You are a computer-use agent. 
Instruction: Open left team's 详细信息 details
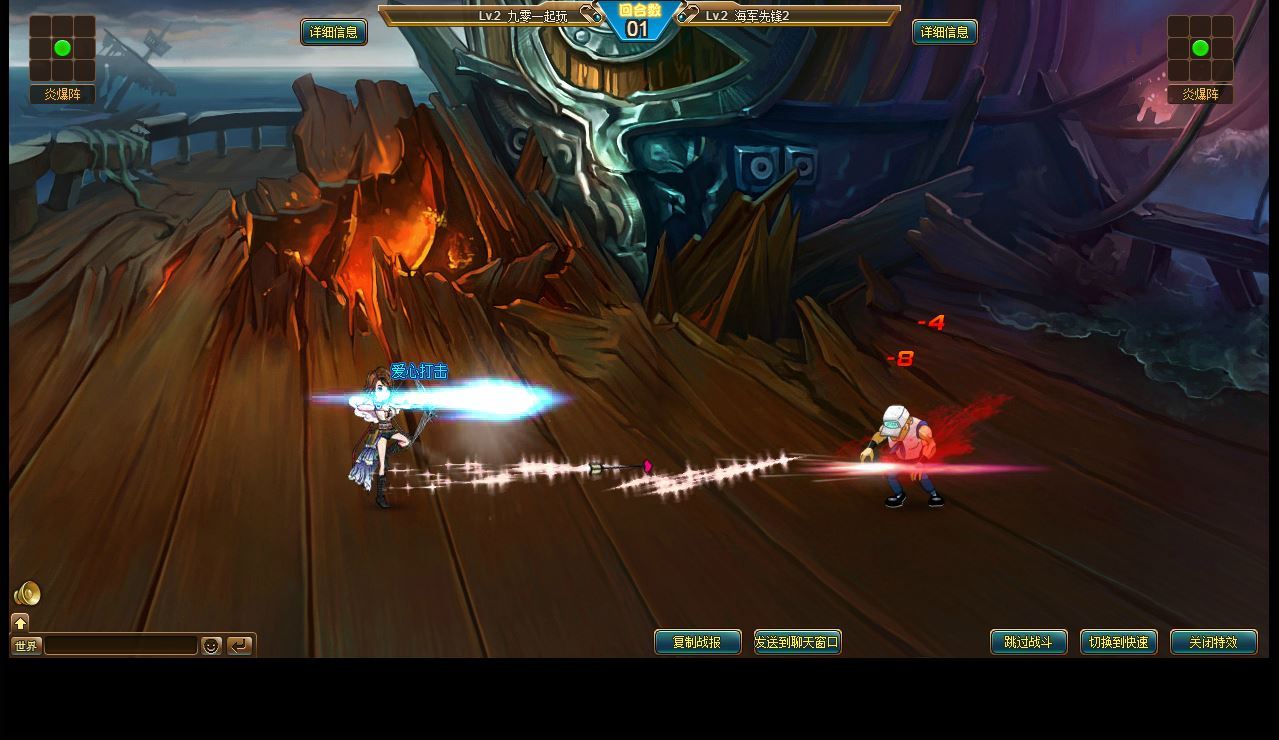(x=333, y=32)
